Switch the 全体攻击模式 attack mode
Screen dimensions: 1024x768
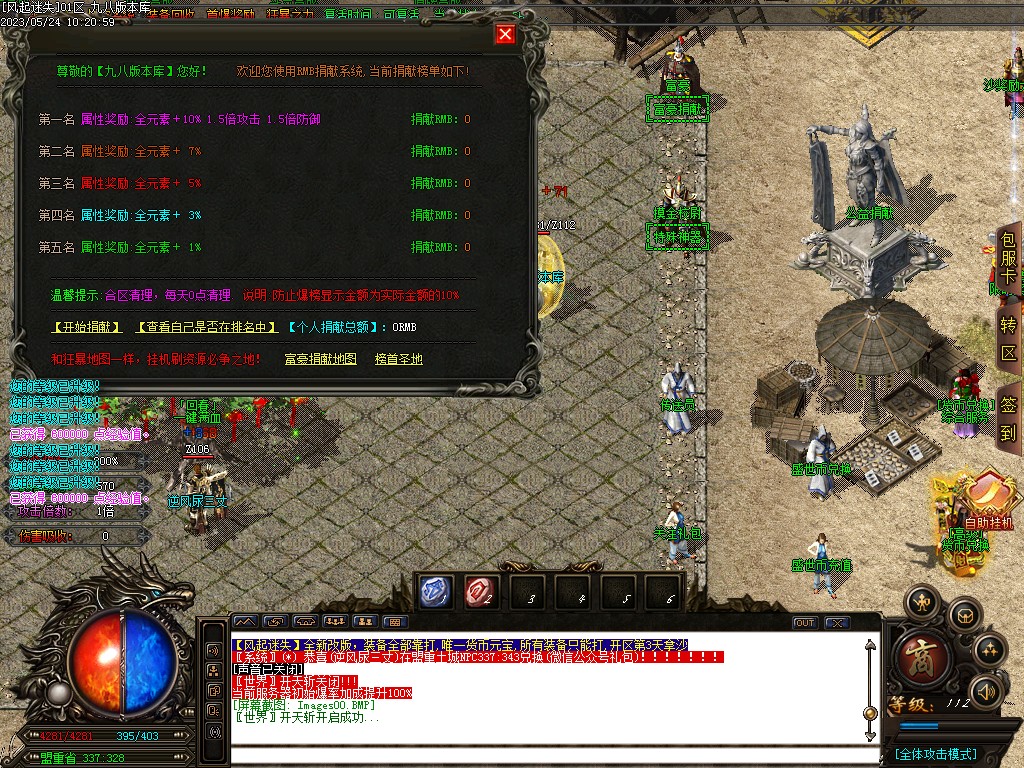coord(936,754)
